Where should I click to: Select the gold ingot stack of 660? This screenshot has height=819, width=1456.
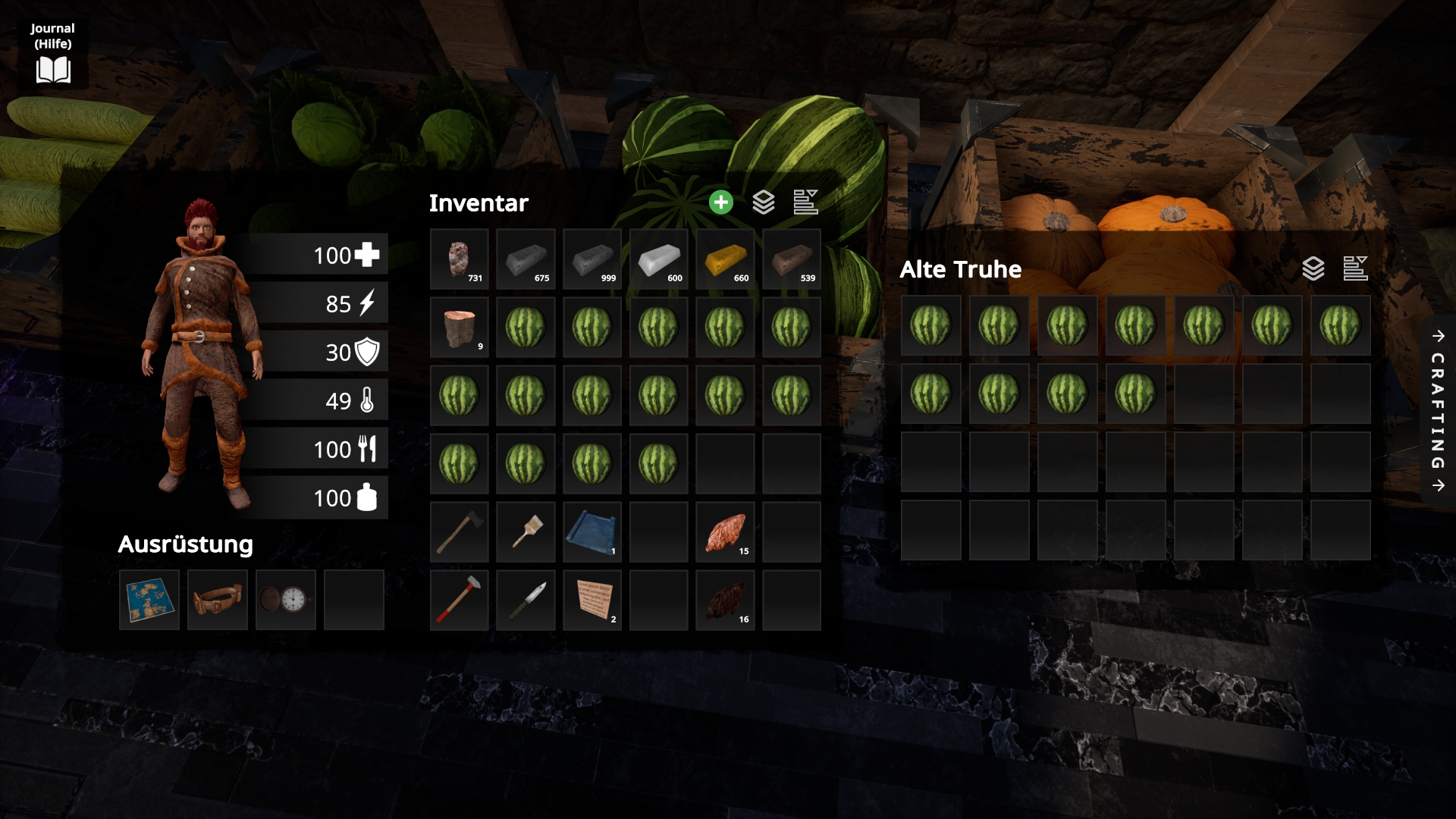click(725, 259)
